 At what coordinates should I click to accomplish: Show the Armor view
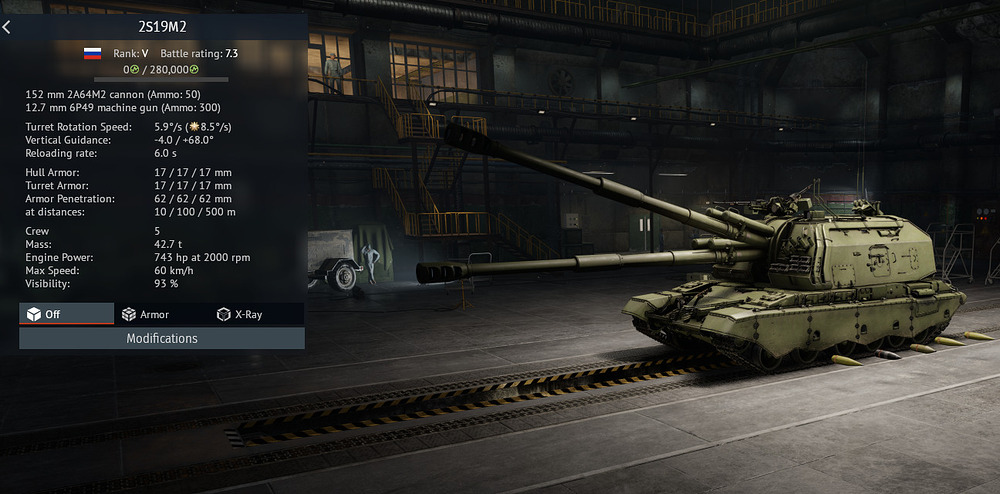pyautogui.click(x=145, y=314)
